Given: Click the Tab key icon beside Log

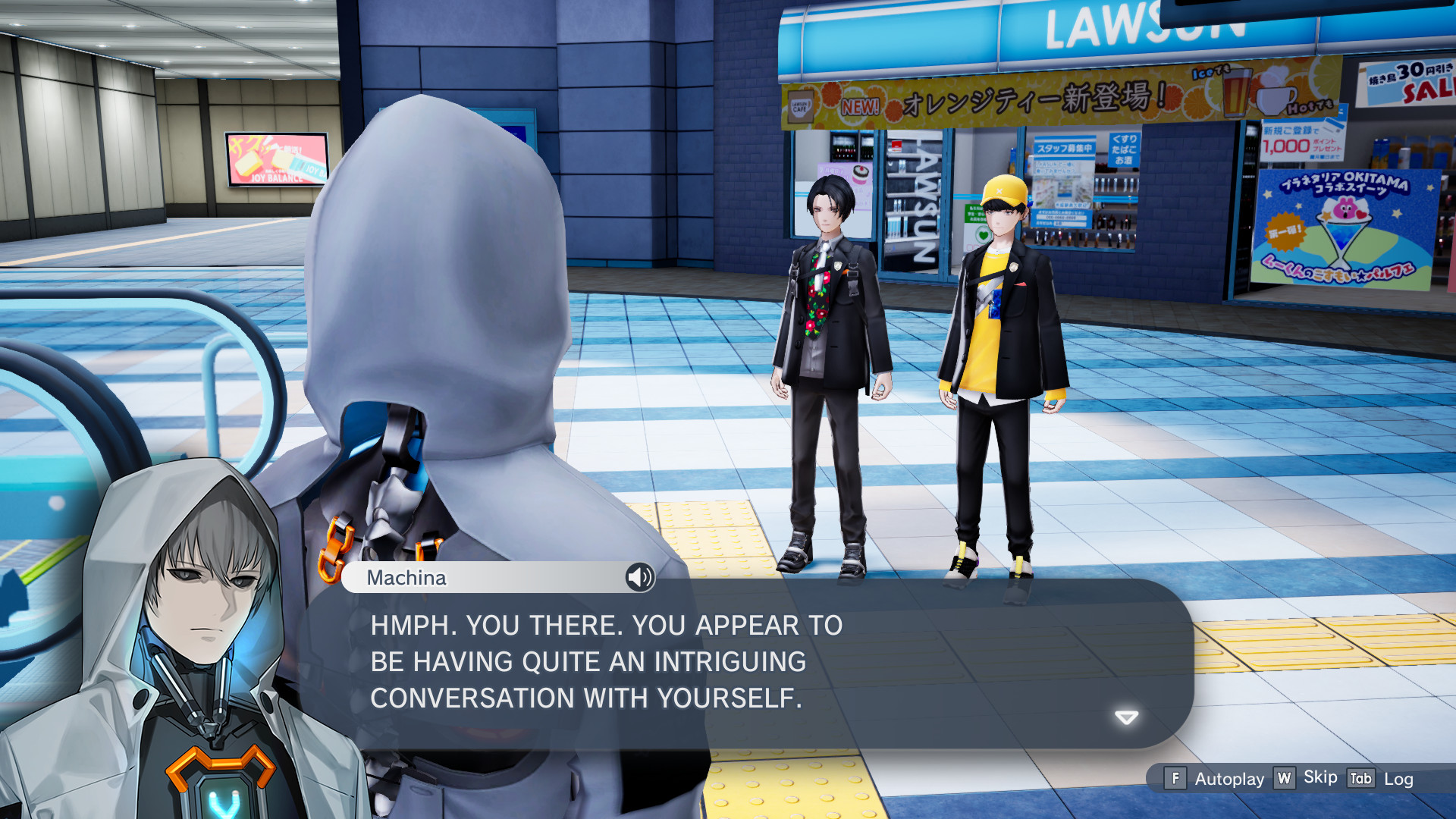Looking at the screenshot, I should (1360, 778).
